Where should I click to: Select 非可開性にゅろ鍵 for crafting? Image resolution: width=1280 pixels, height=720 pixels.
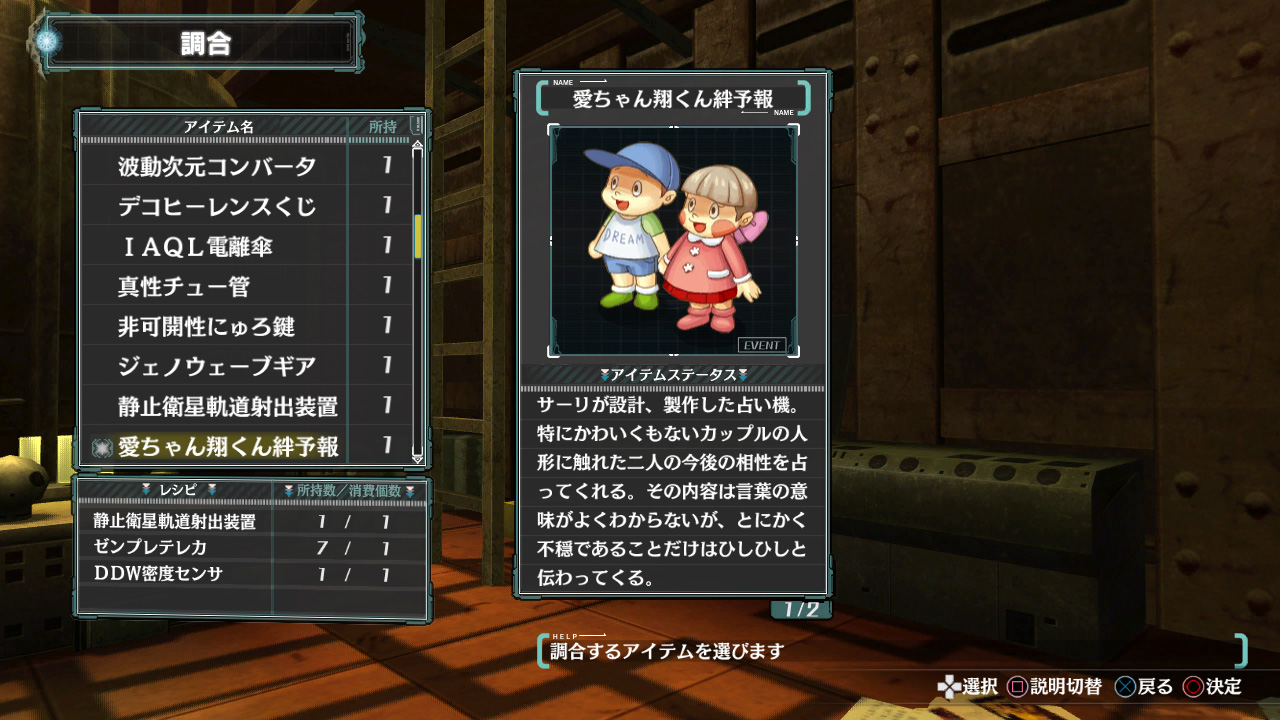[x=206, y=327]
